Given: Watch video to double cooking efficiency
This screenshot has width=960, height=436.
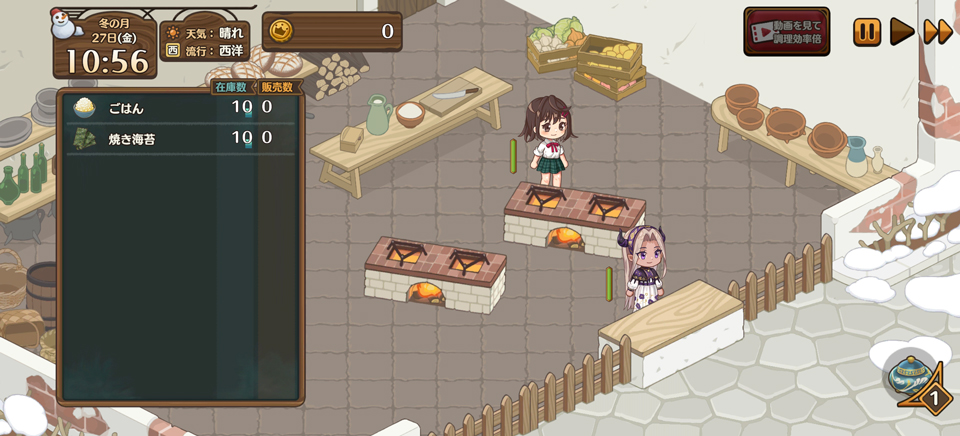Looking at the screenshot, I should coord(786,32).
